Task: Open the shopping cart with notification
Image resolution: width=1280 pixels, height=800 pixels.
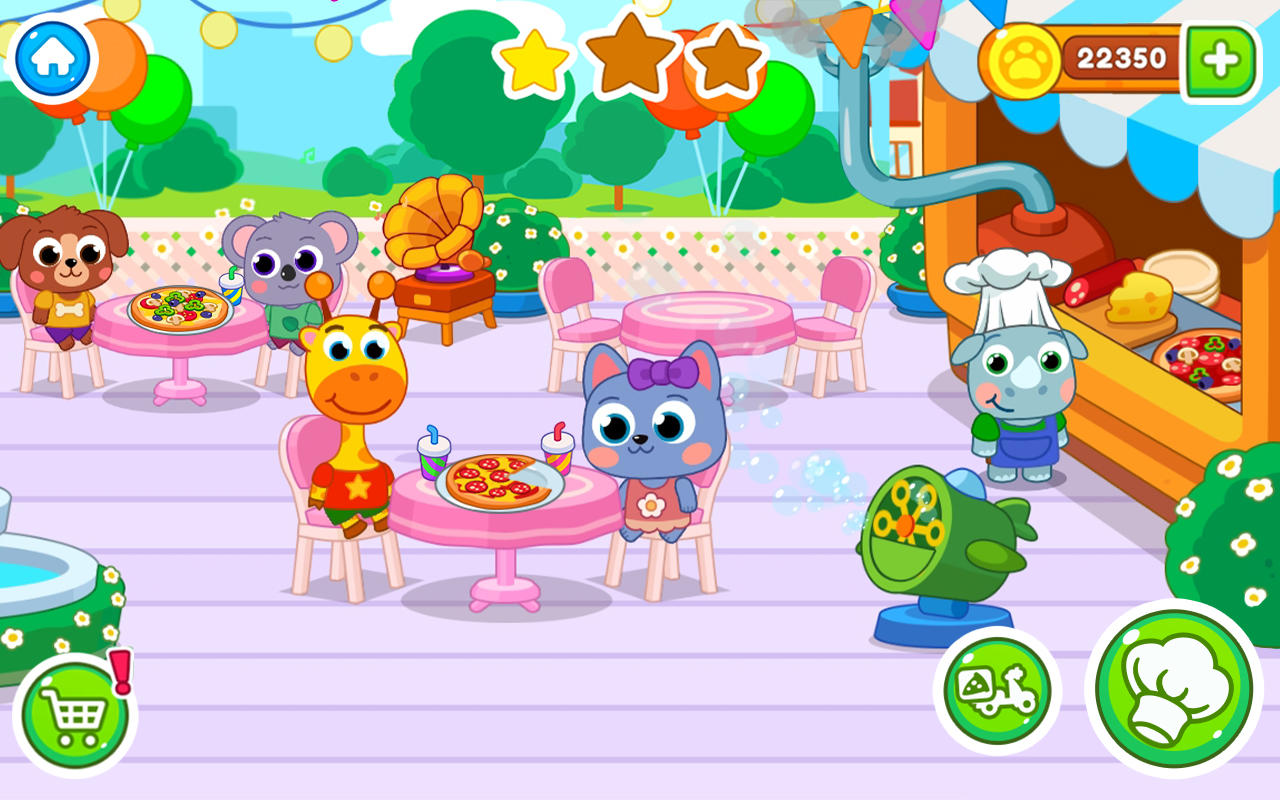Action: pyautogui.click(x=75, y=712)
